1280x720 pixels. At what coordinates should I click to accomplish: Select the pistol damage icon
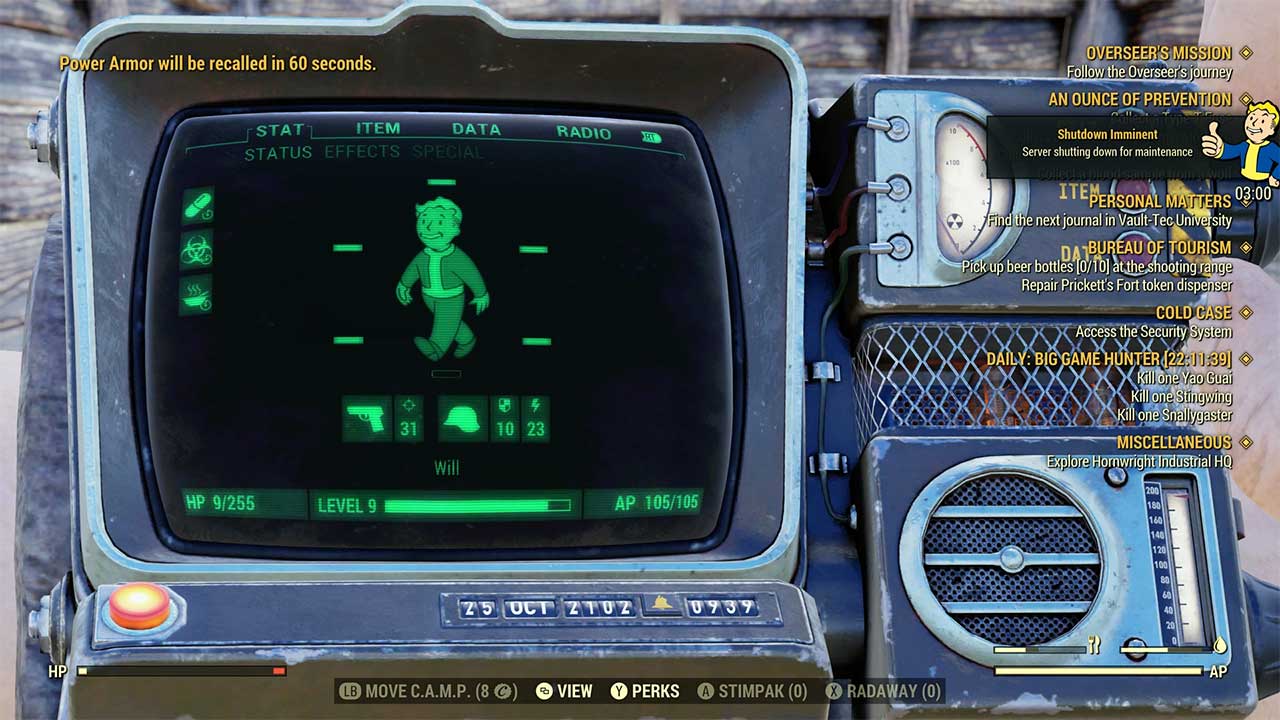(366, 415)
